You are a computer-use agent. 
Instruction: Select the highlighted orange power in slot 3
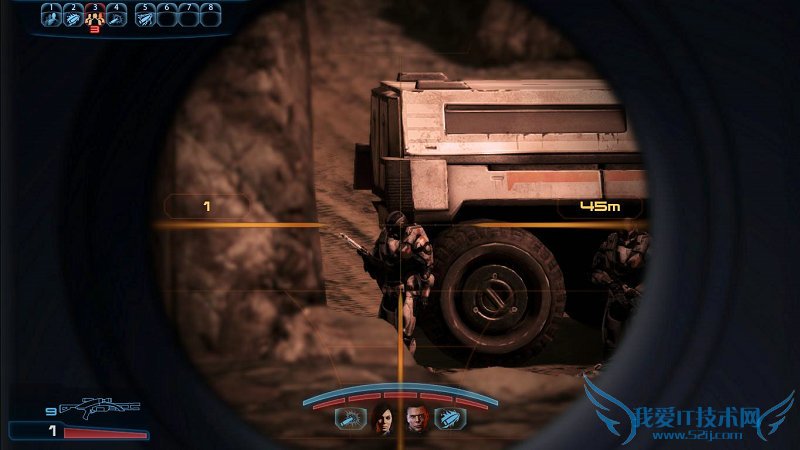coord(95,17)
